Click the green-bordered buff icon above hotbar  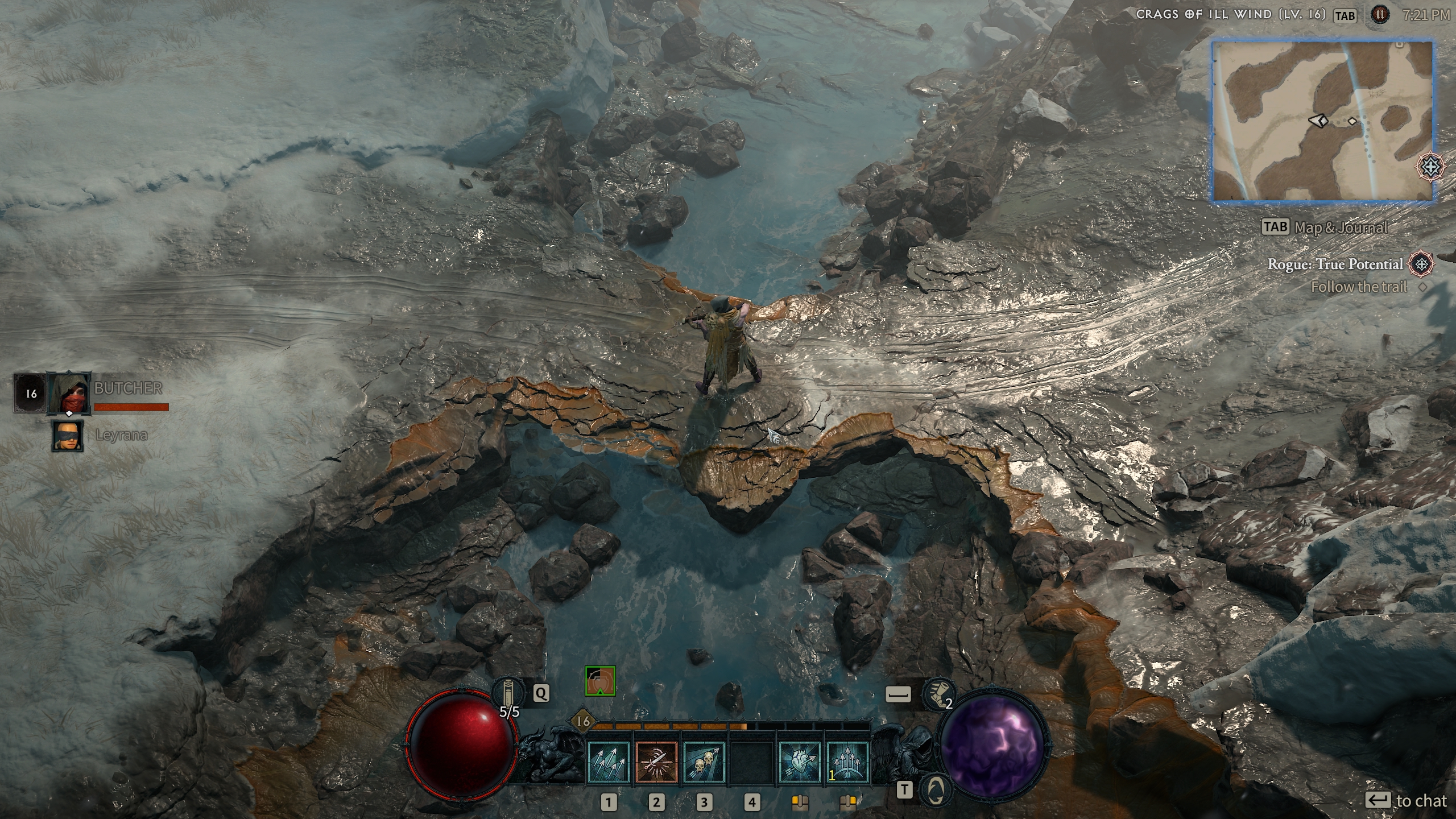point(600,681)
